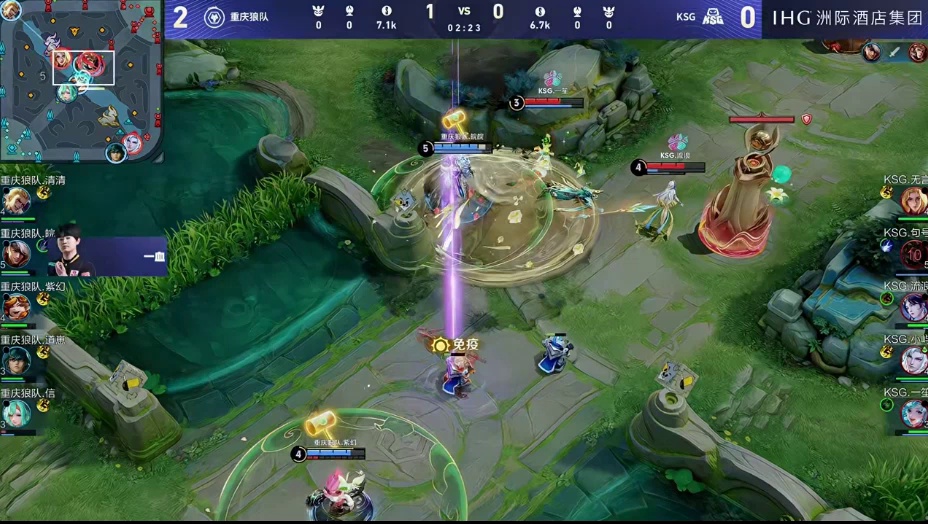Select the KSG.句号 hero portrait showing 10
Image resolution: width=928 pixels, height=524 pixels.
(x=913, y=254)
